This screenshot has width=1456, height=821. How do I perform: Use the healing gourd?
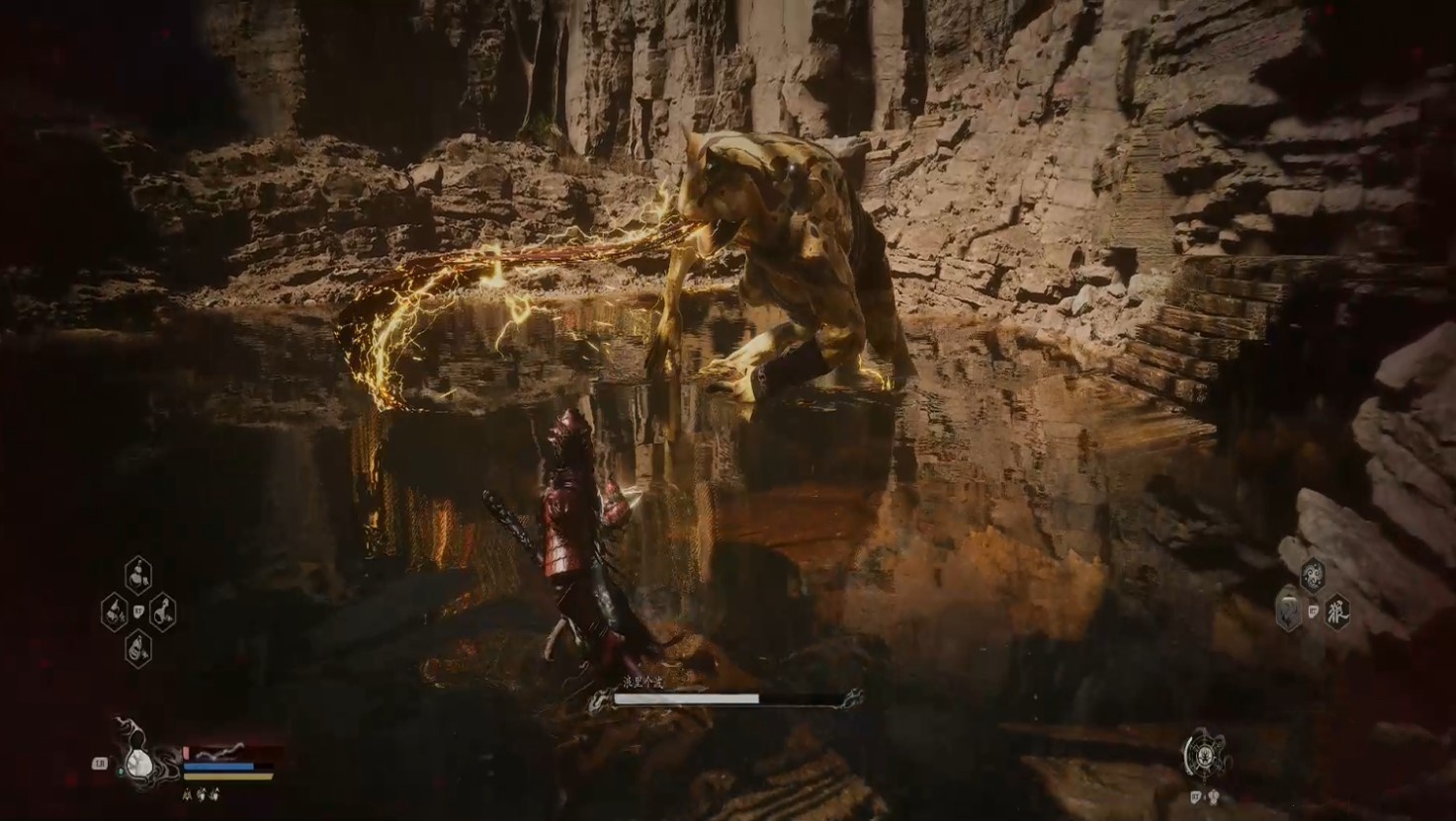[x=136, y=762]
